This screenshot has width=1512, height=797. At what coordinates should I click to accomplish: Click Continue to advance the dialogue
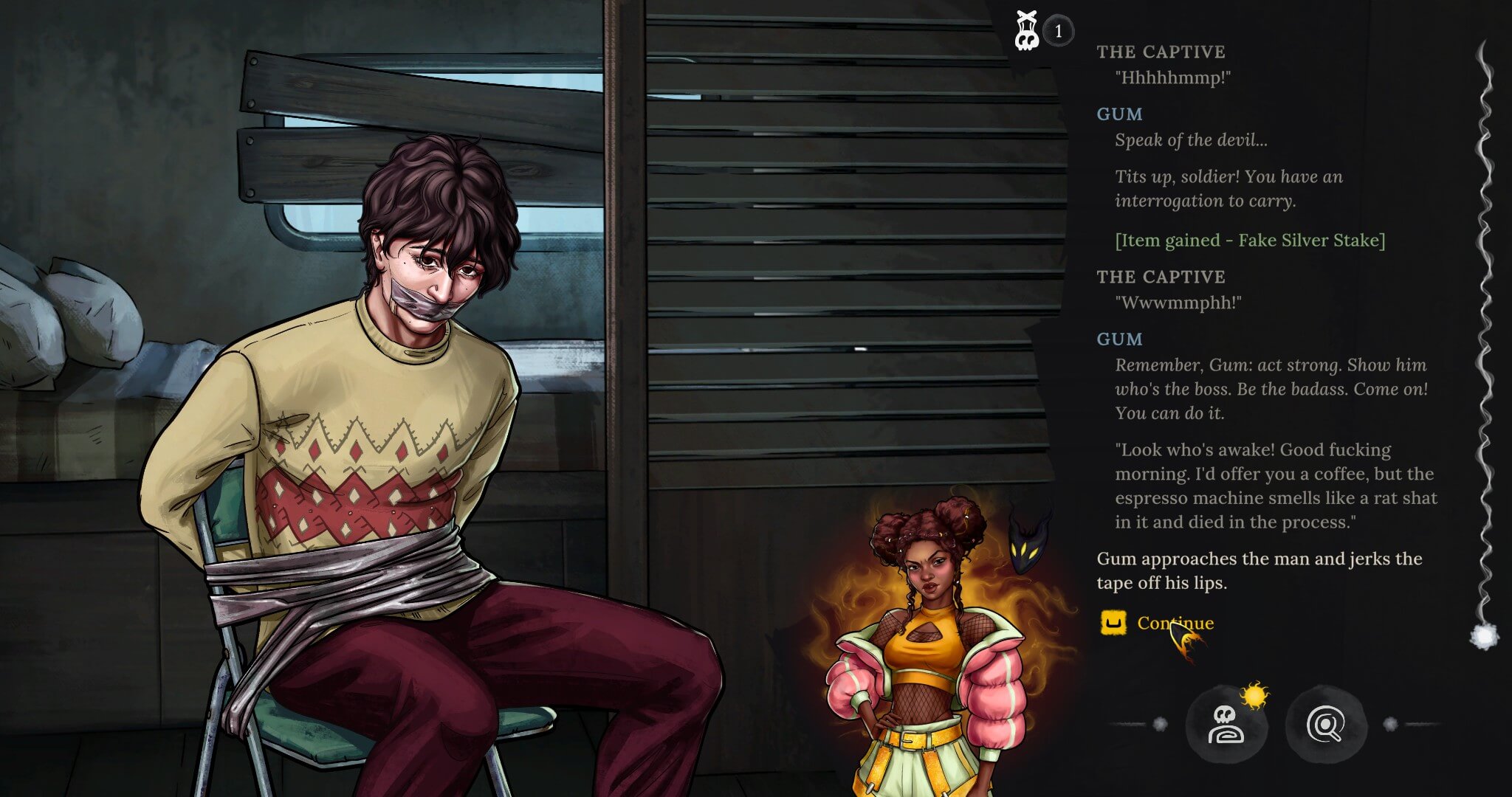pyautogui.click(x=1174, y=623)
